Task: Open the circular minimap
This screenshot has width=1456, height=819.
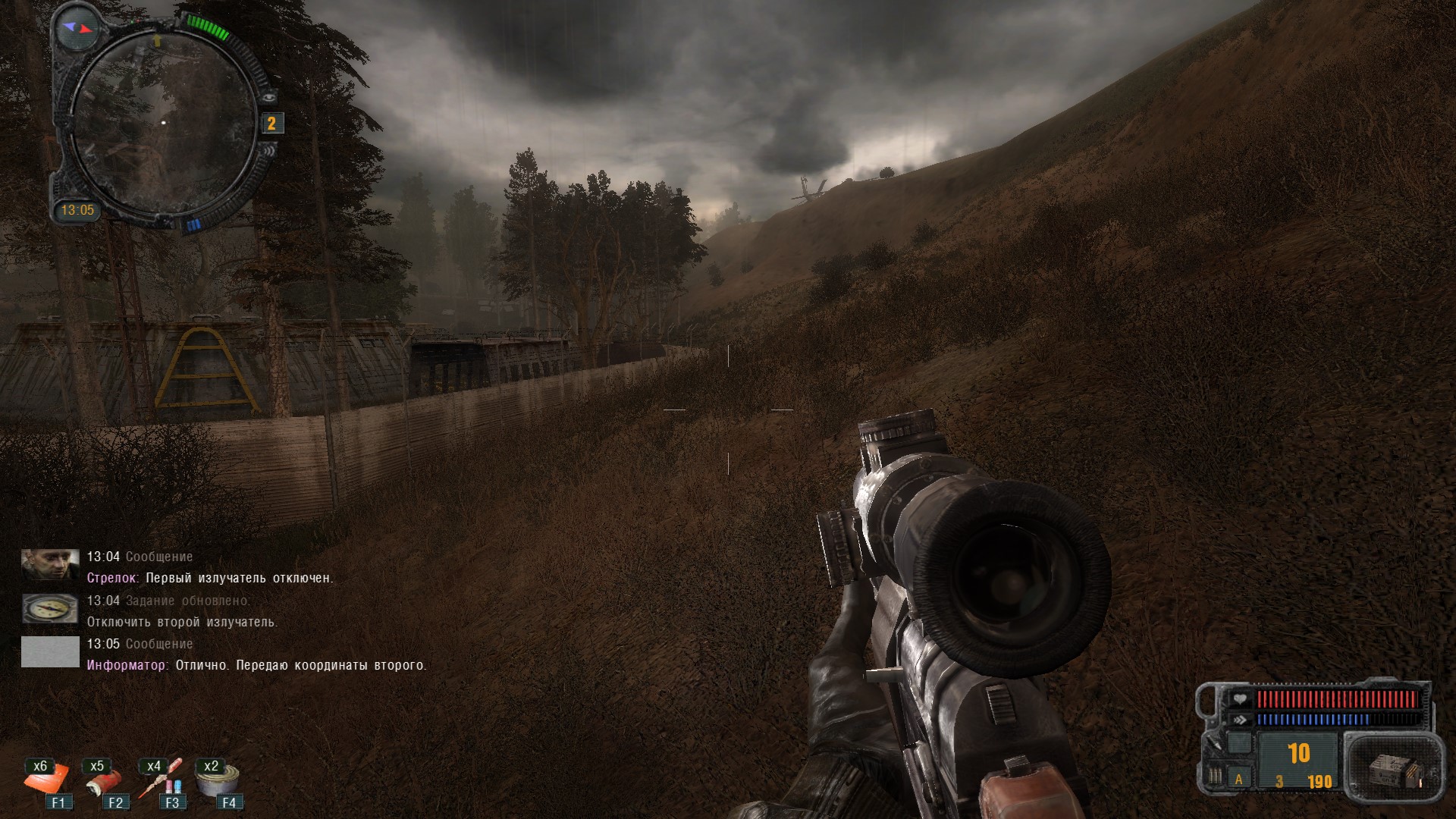Action: pyautogui.click(x=162, y=121)
